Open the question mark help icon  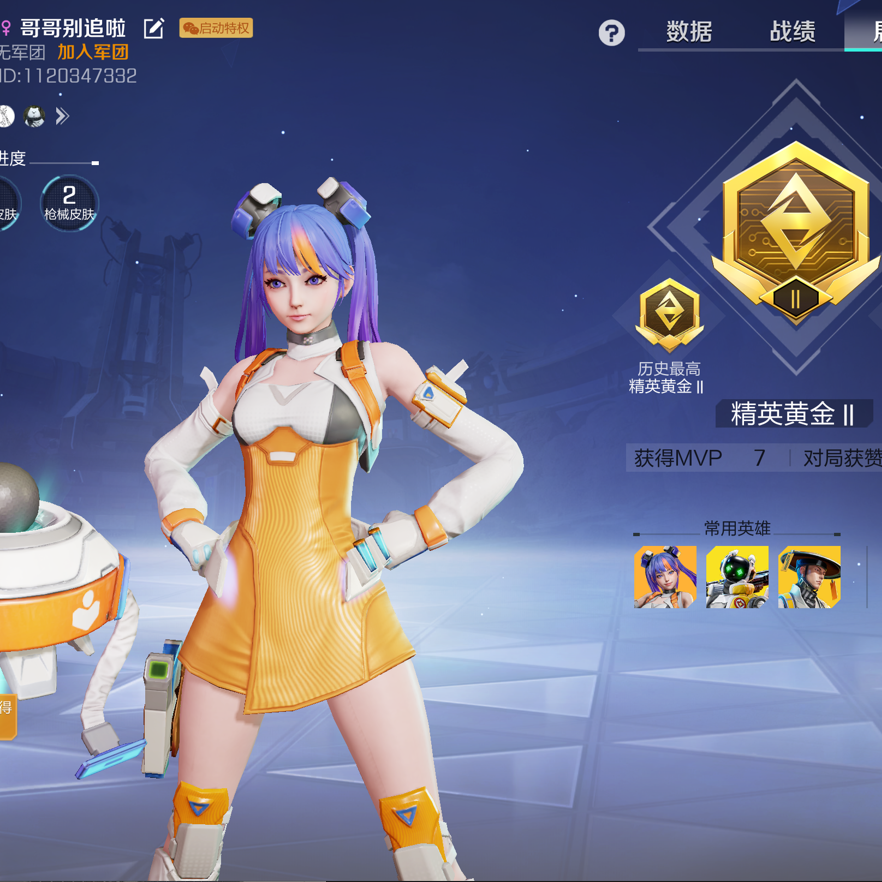pos(611,33)
